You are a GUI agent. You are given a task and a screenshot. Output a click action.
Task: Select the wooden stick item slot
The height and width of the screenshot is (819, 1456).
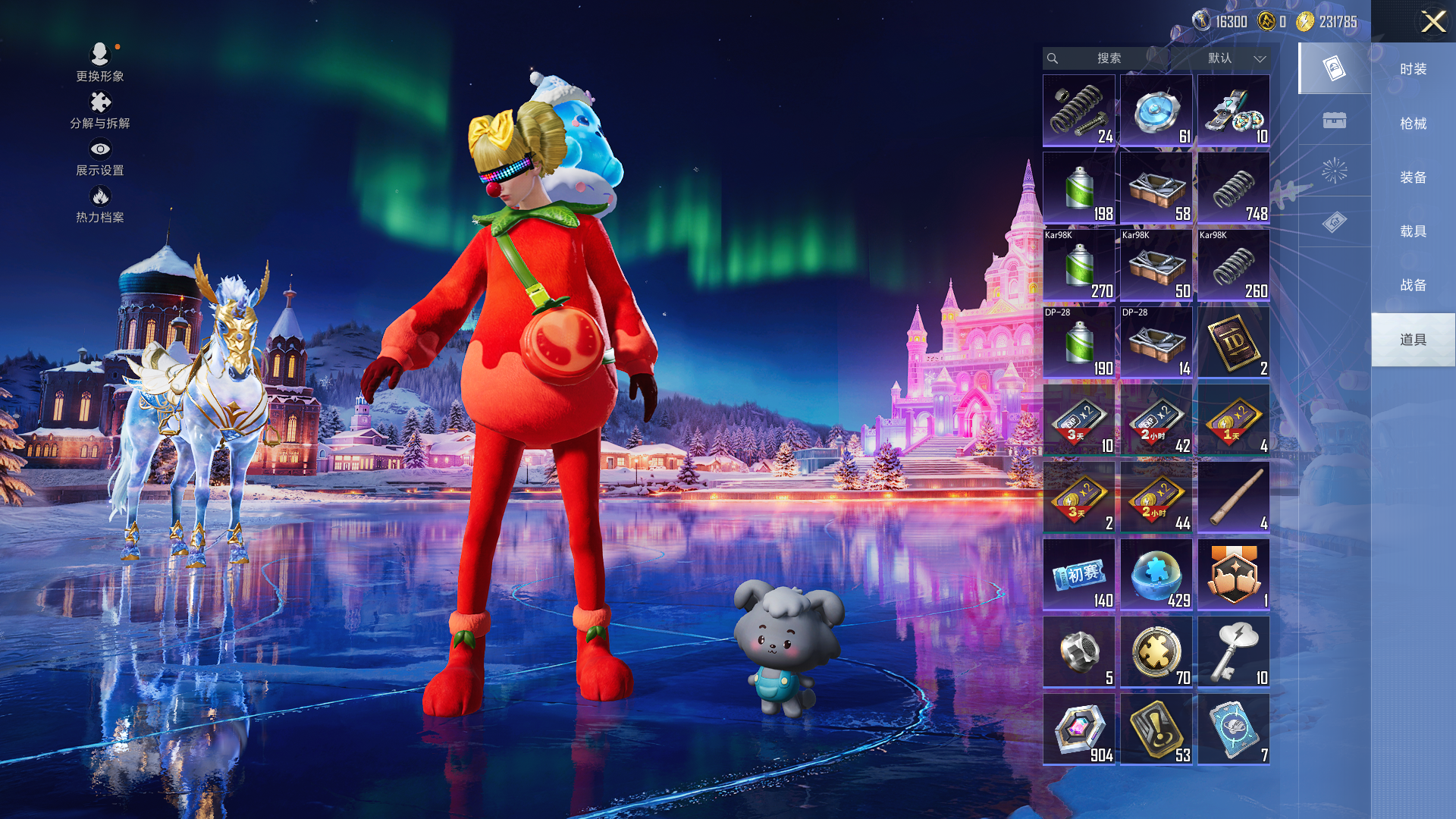pyautogui.click(x=1233, y=497)
